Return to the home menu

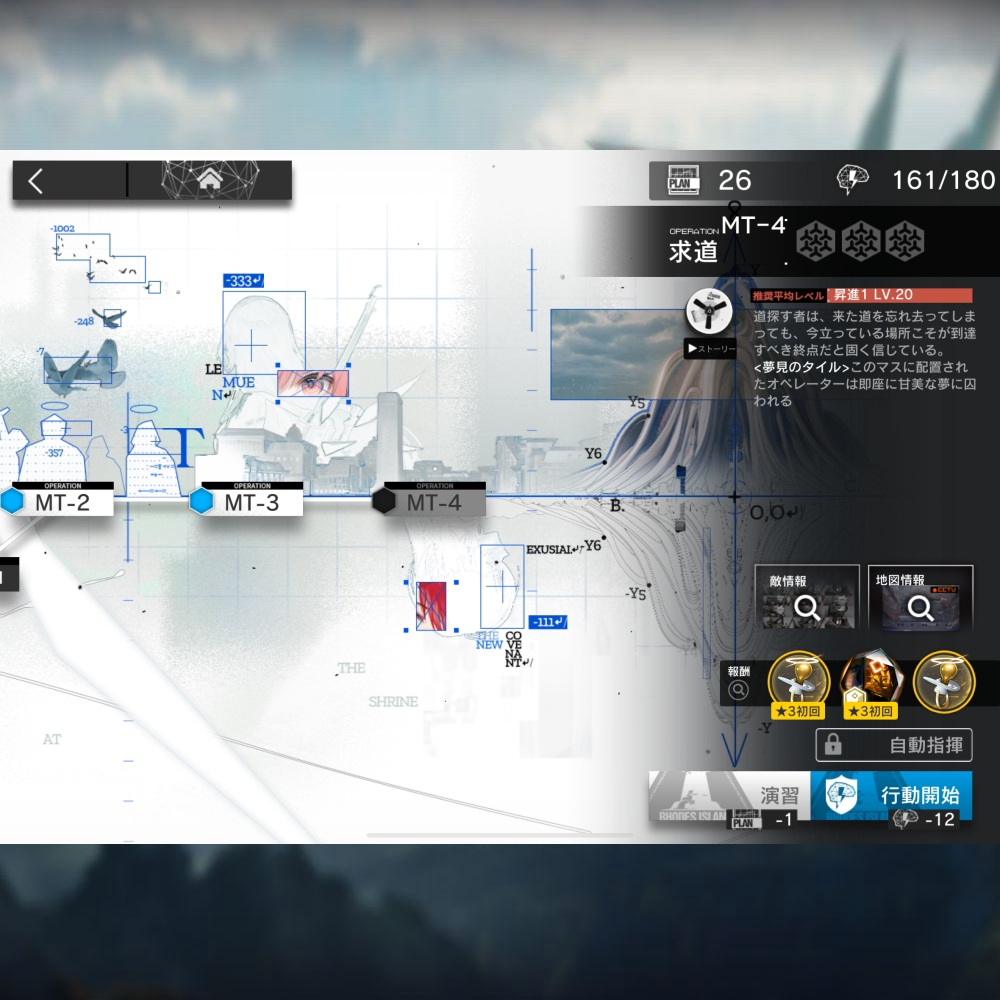210,180
